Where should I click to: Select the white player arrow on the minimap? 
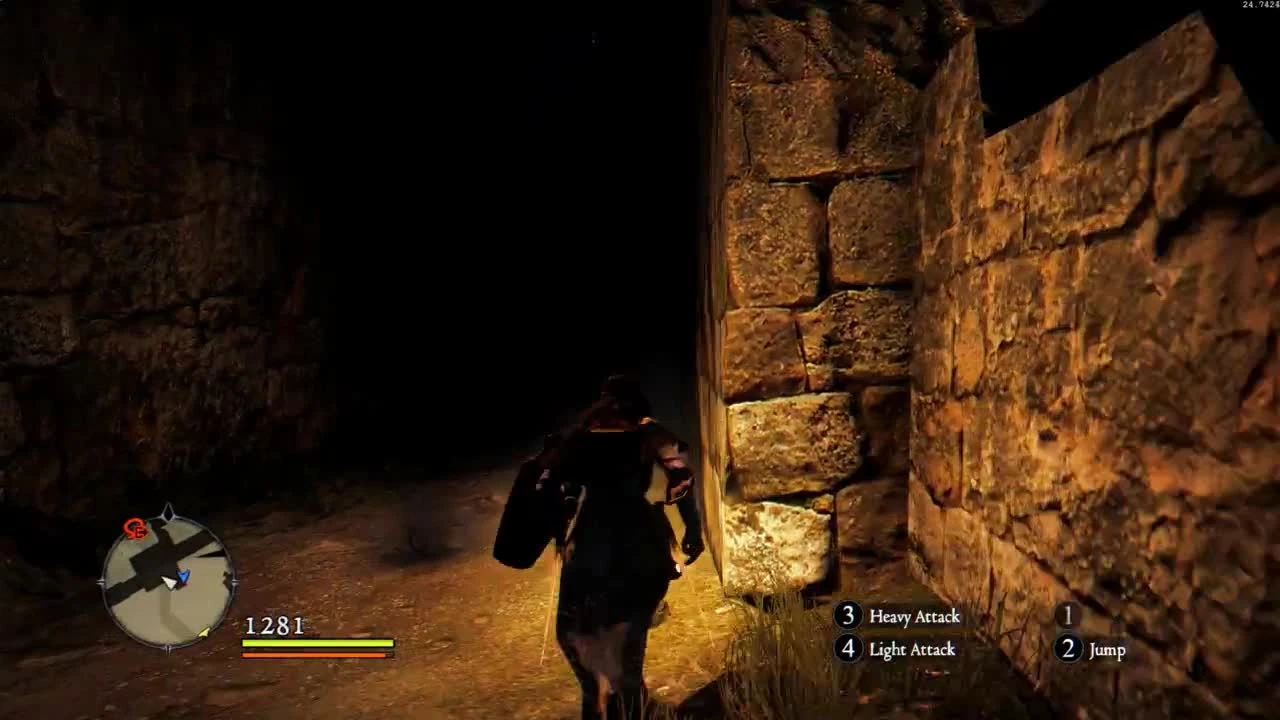[x=171, y=583]
